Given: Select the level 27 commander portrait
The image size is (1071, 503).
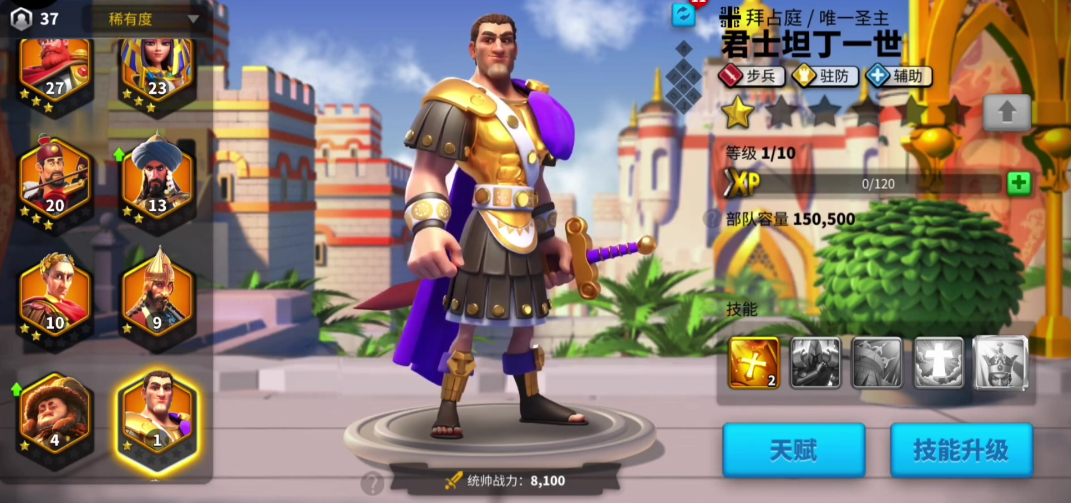Looking at the screenshot, I should (x=55, y=68).
